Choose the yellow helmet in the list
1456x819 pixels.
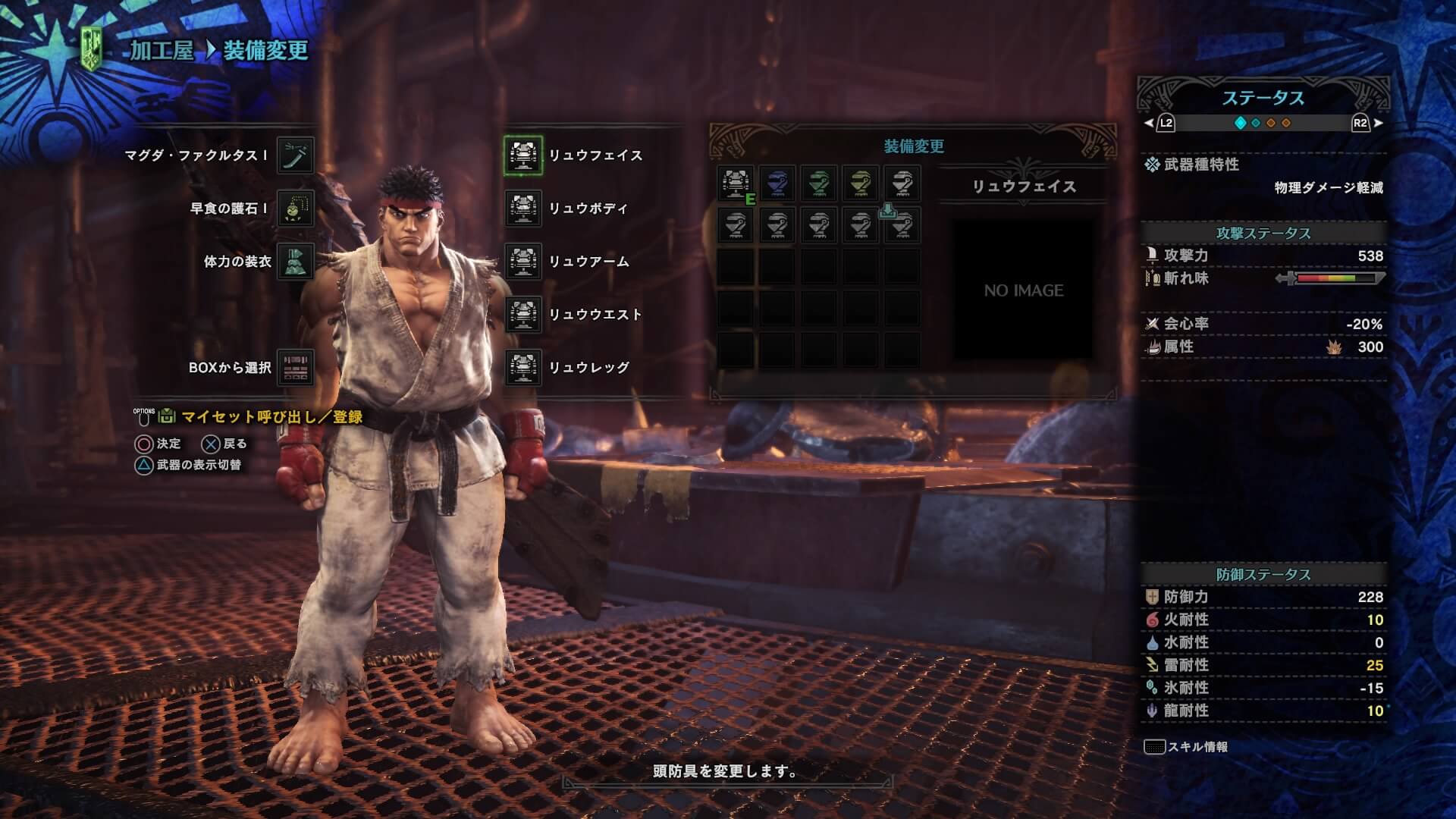coord(860,184)
